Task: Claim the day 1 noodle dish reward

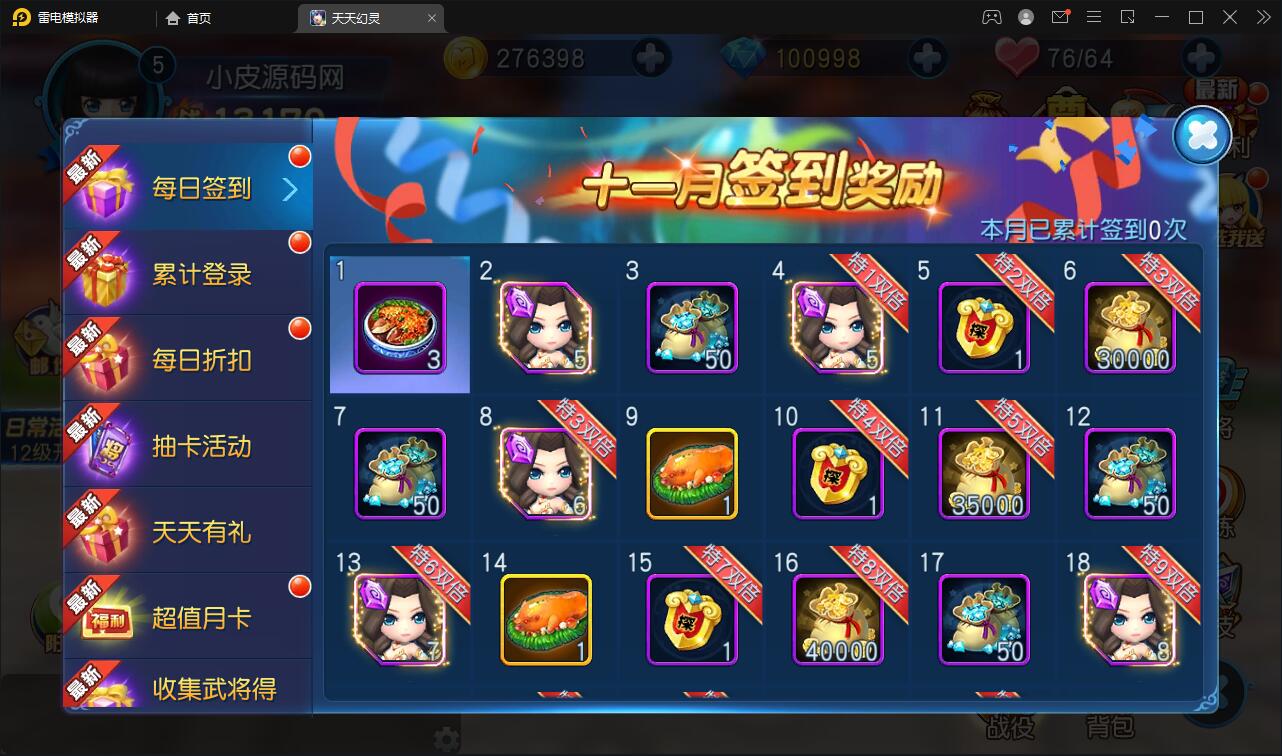Action: [x=398, y=324]
